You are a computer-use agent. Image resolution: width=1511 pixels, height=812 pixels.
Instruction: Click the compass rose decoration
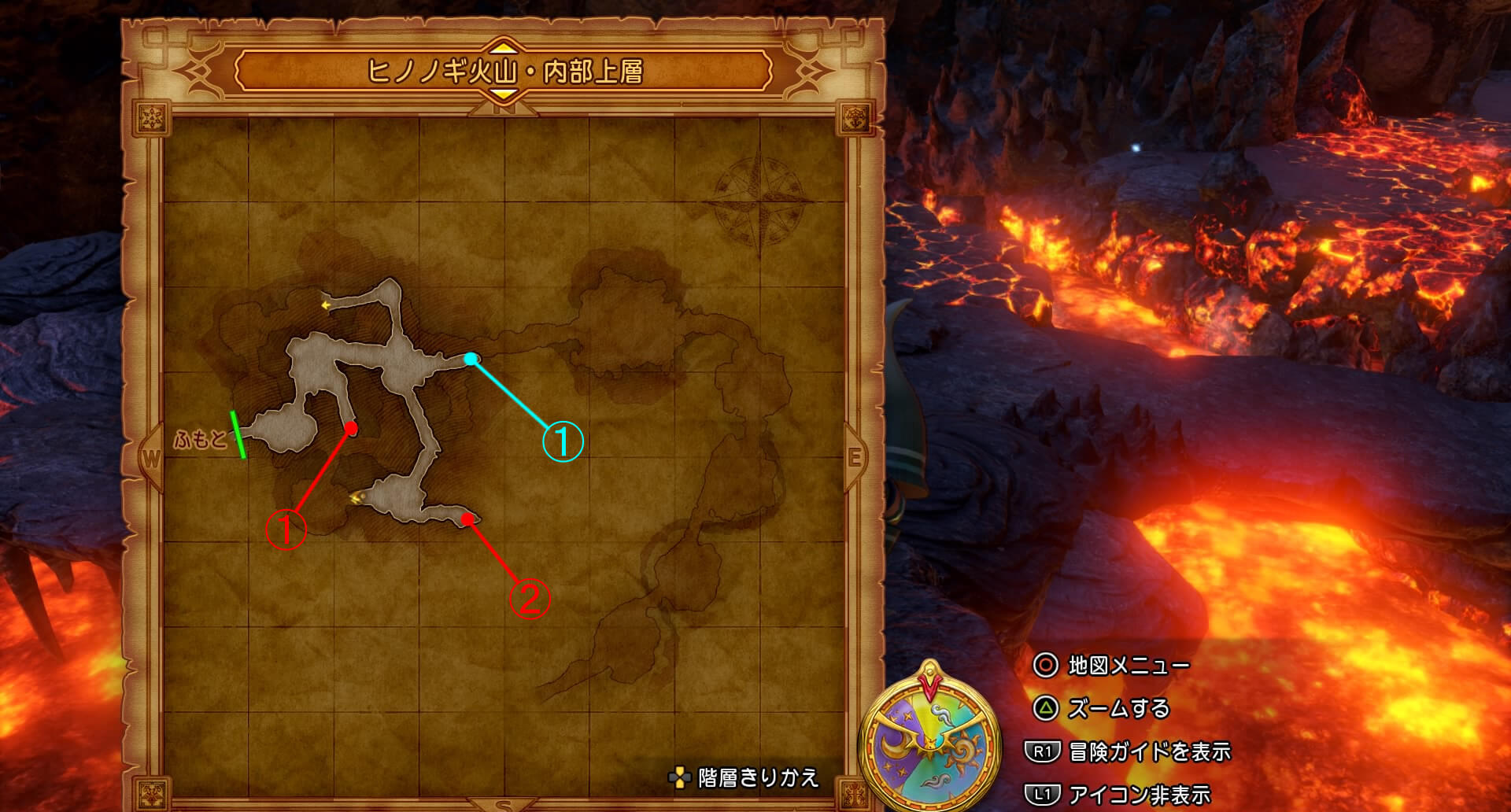point(758,199)
